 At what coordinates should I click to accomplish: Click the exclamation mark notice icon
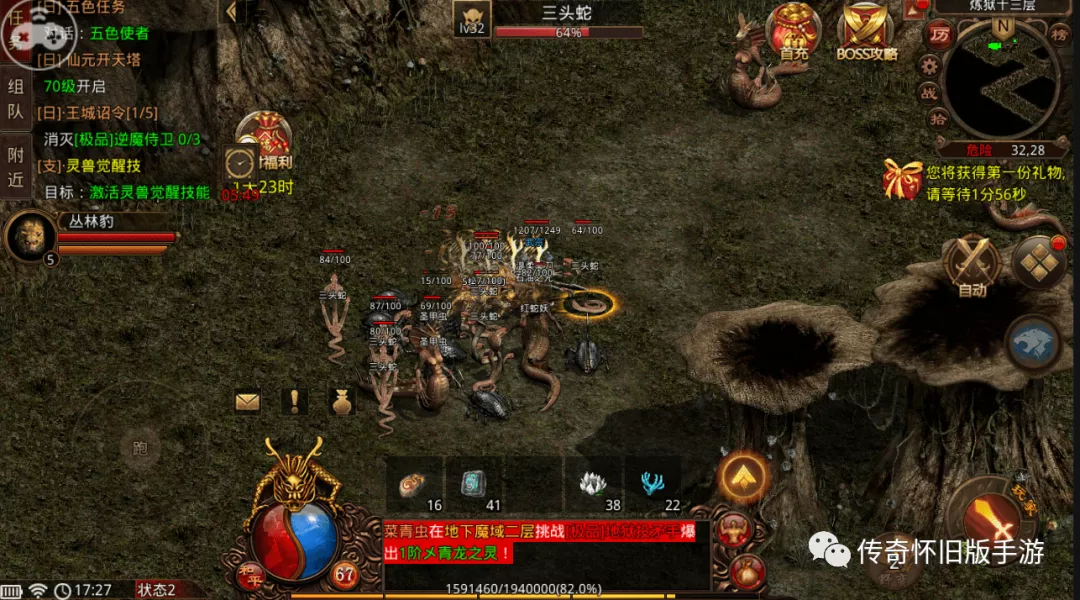point(295,402)
